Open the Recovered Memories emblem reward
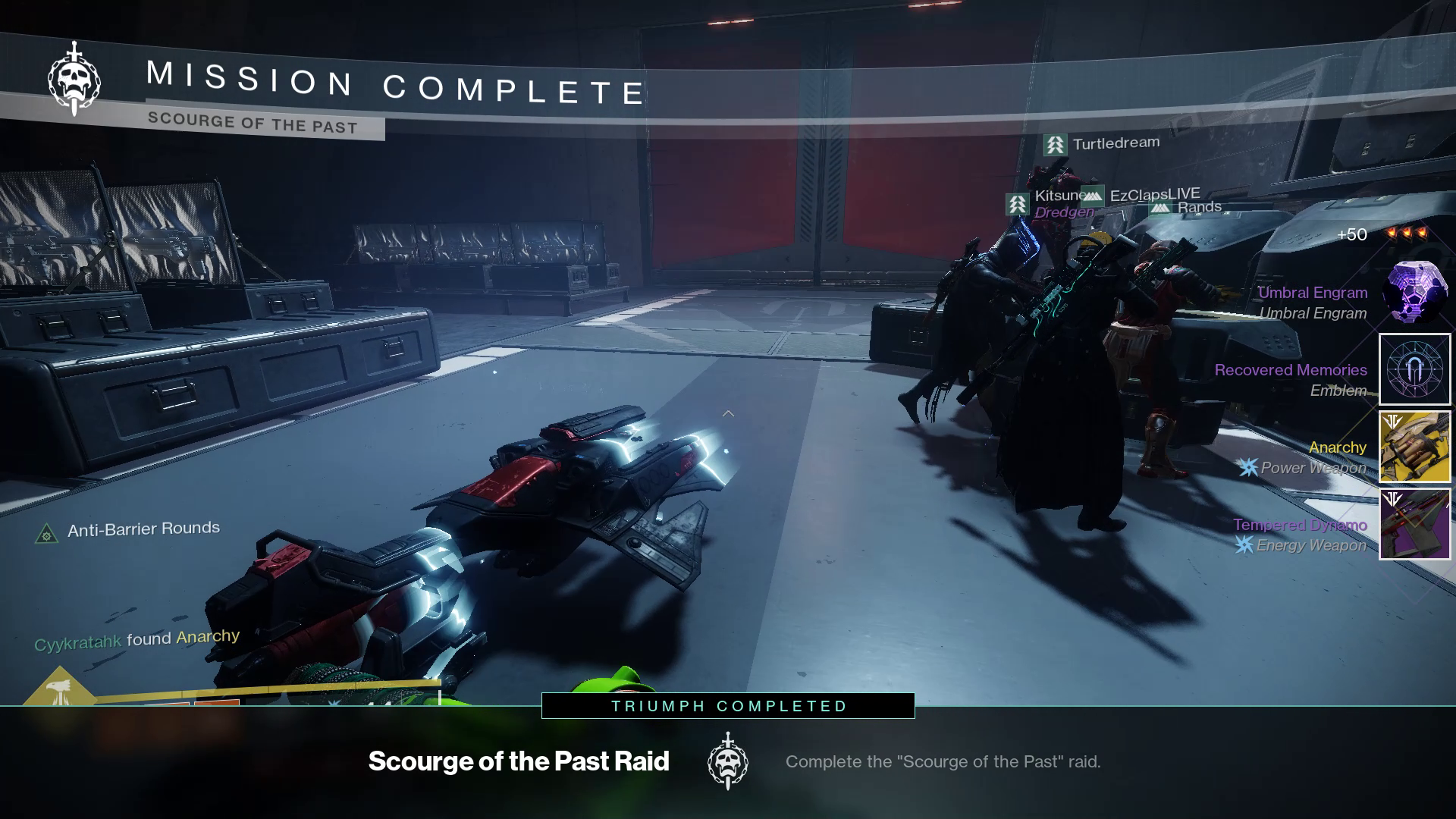The width and height of the screenshot is (1456, 819). [1414, 369]
